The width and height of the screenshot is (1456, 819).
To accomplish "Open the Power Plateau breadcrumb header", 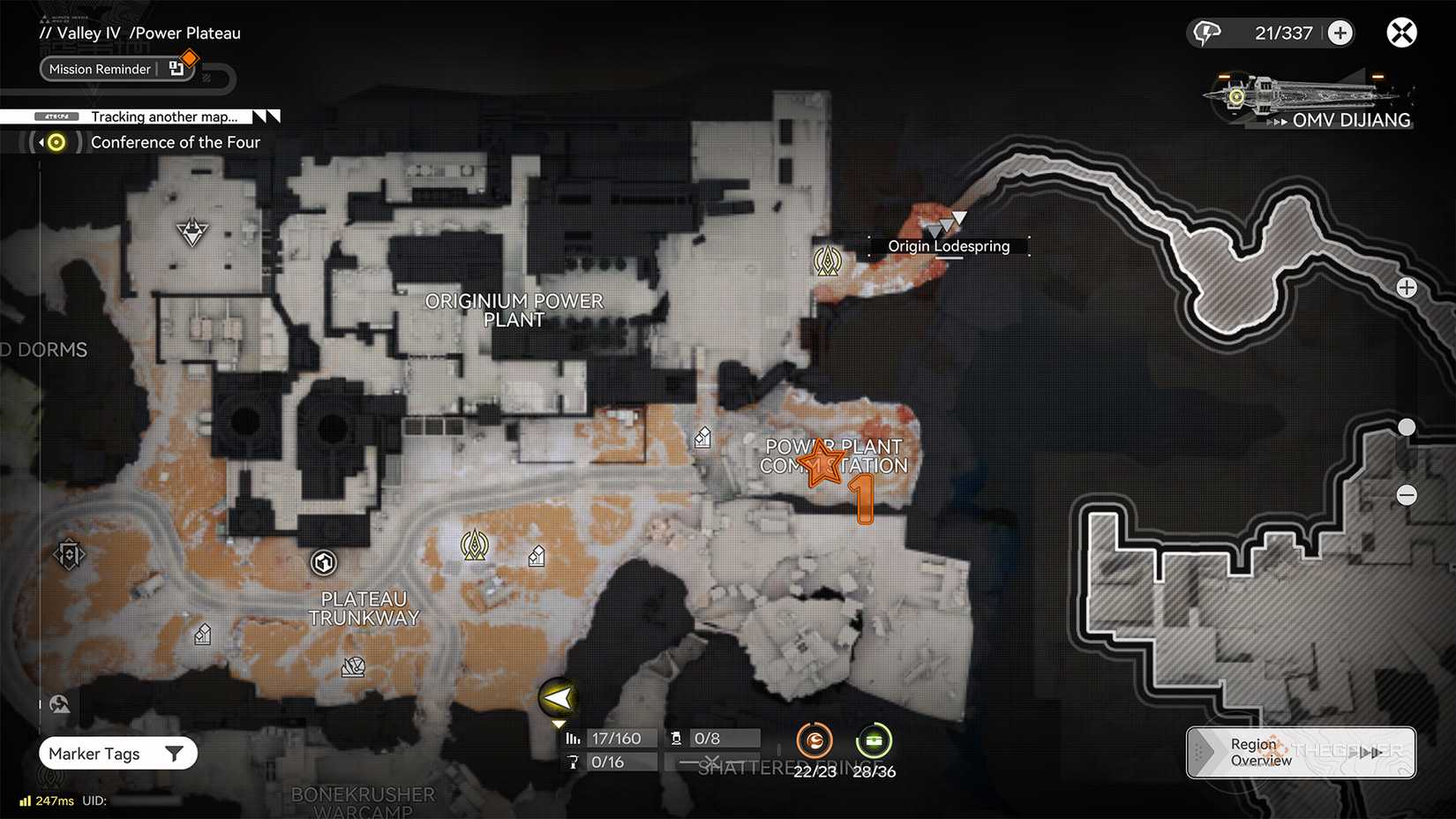I will pyautogui.click(x=186, y=33).
